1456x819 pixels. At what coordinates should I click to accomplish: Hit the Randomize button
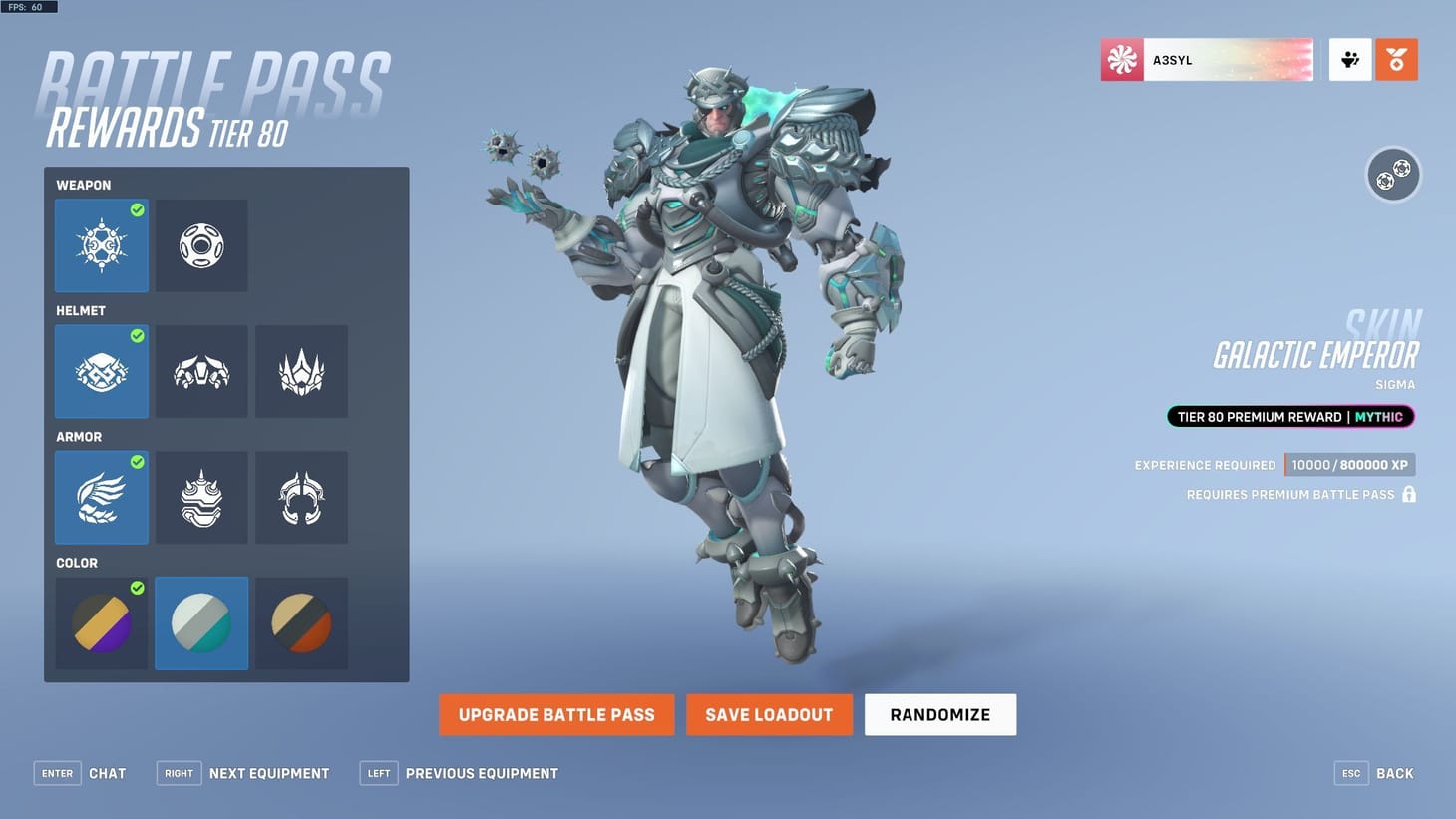[x=938, y=714]
